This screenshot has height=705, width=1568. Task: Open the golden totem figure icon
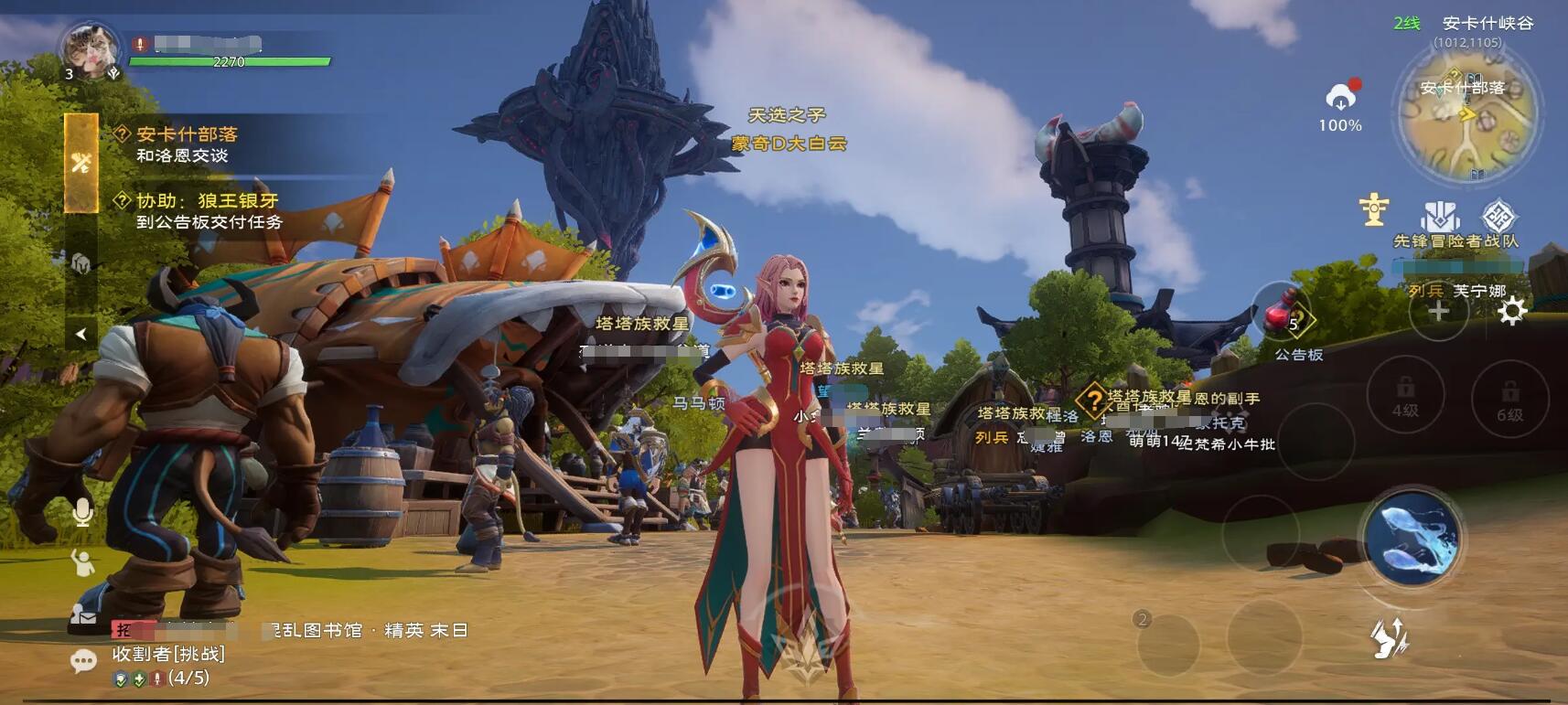pyautogui.click(x=1374, y=209)
